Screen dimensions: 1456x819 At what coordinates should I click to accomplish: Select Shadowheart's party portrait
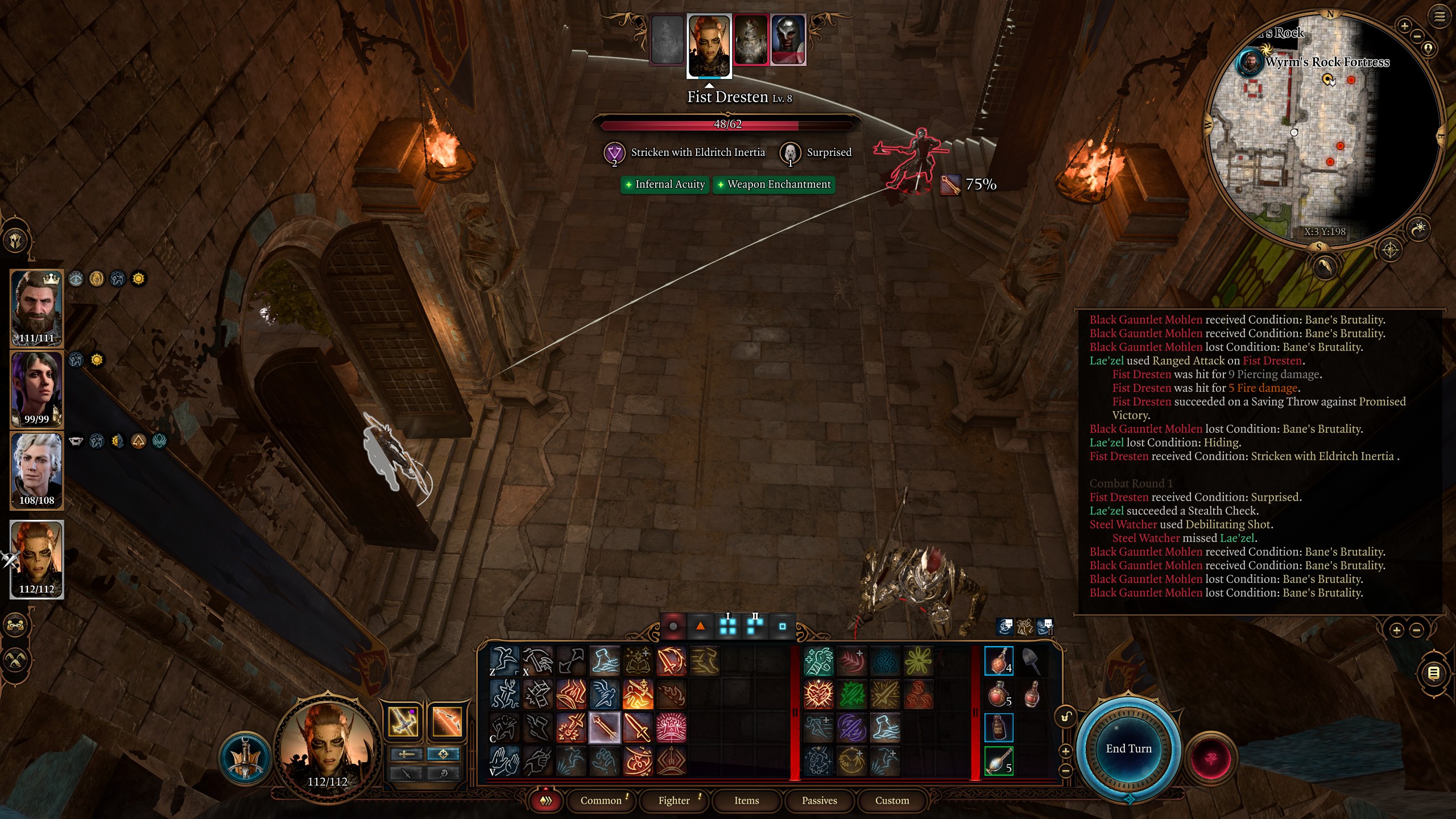(37, 389)
